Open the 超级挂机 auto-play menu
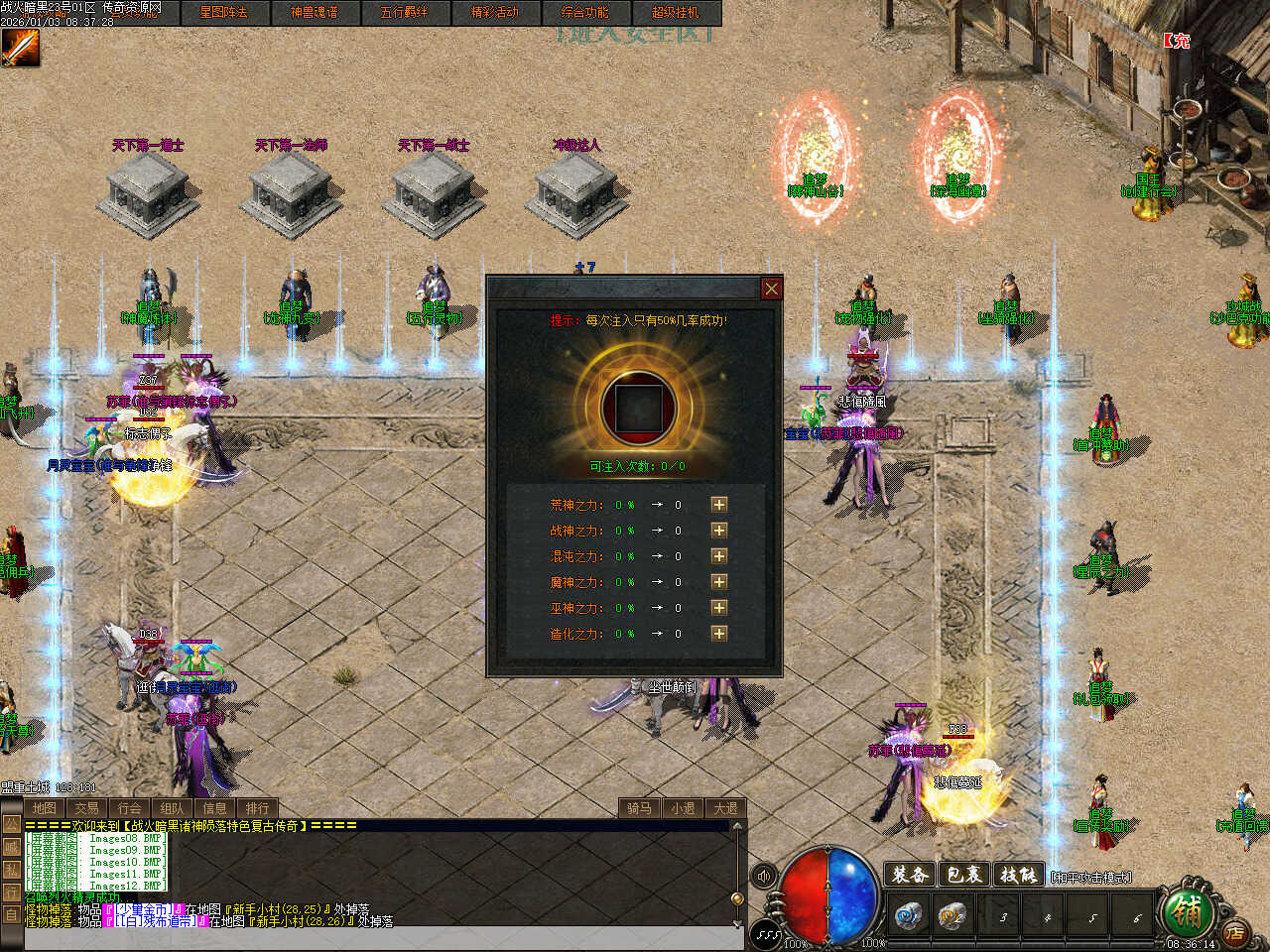The image size is (1270, 952). pyautogui.click(x=675, y=13)
